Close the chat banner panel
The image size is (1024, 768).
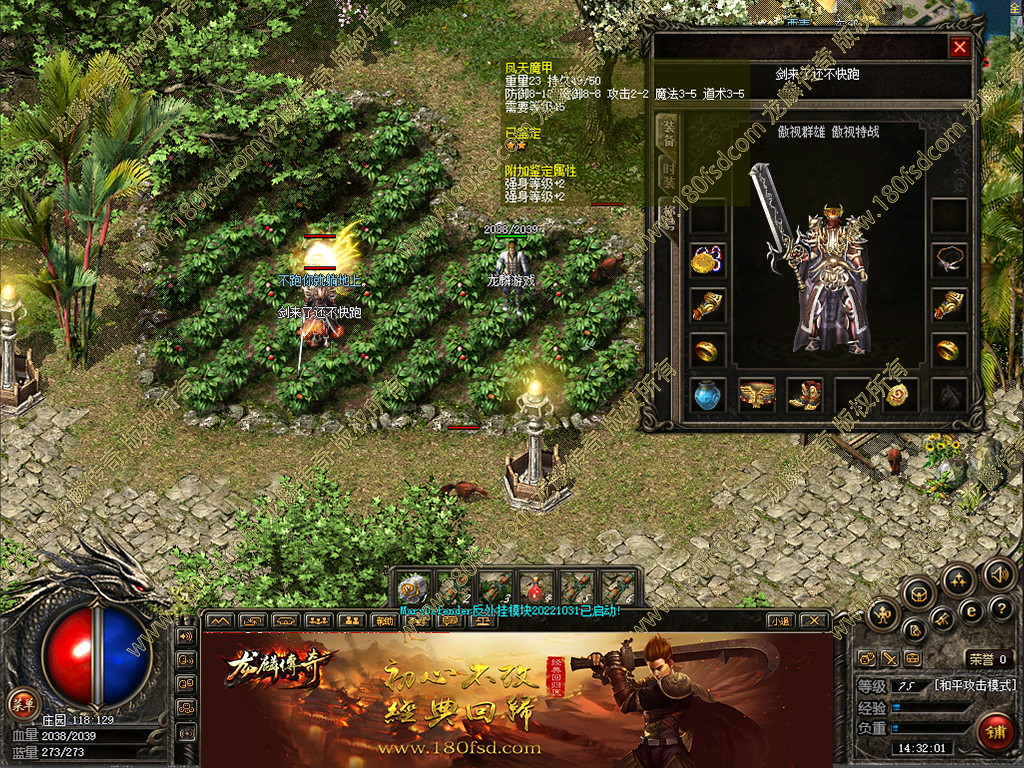[x=816, y=620]
